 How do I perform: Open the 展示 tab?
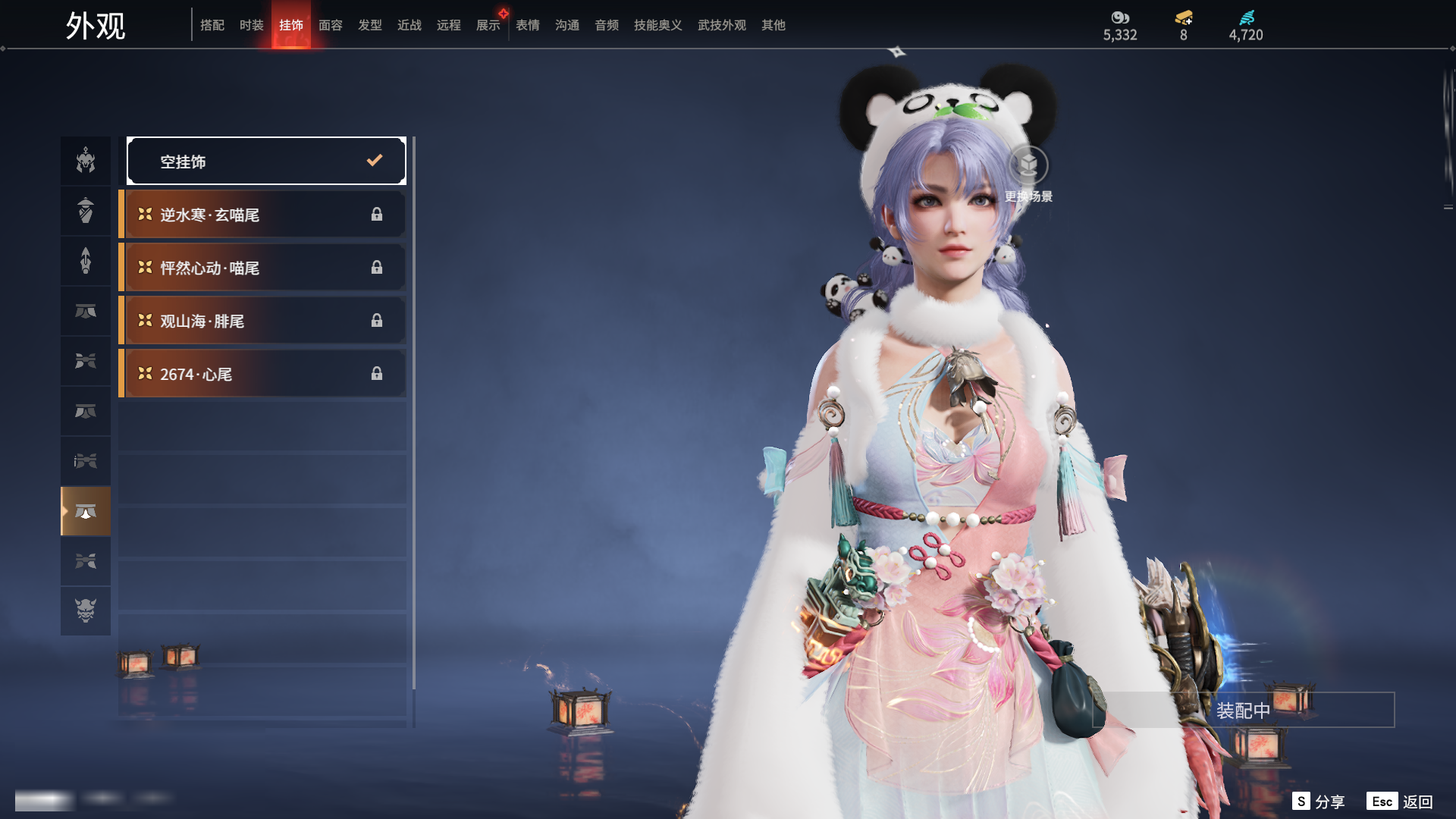click(488, 25)
